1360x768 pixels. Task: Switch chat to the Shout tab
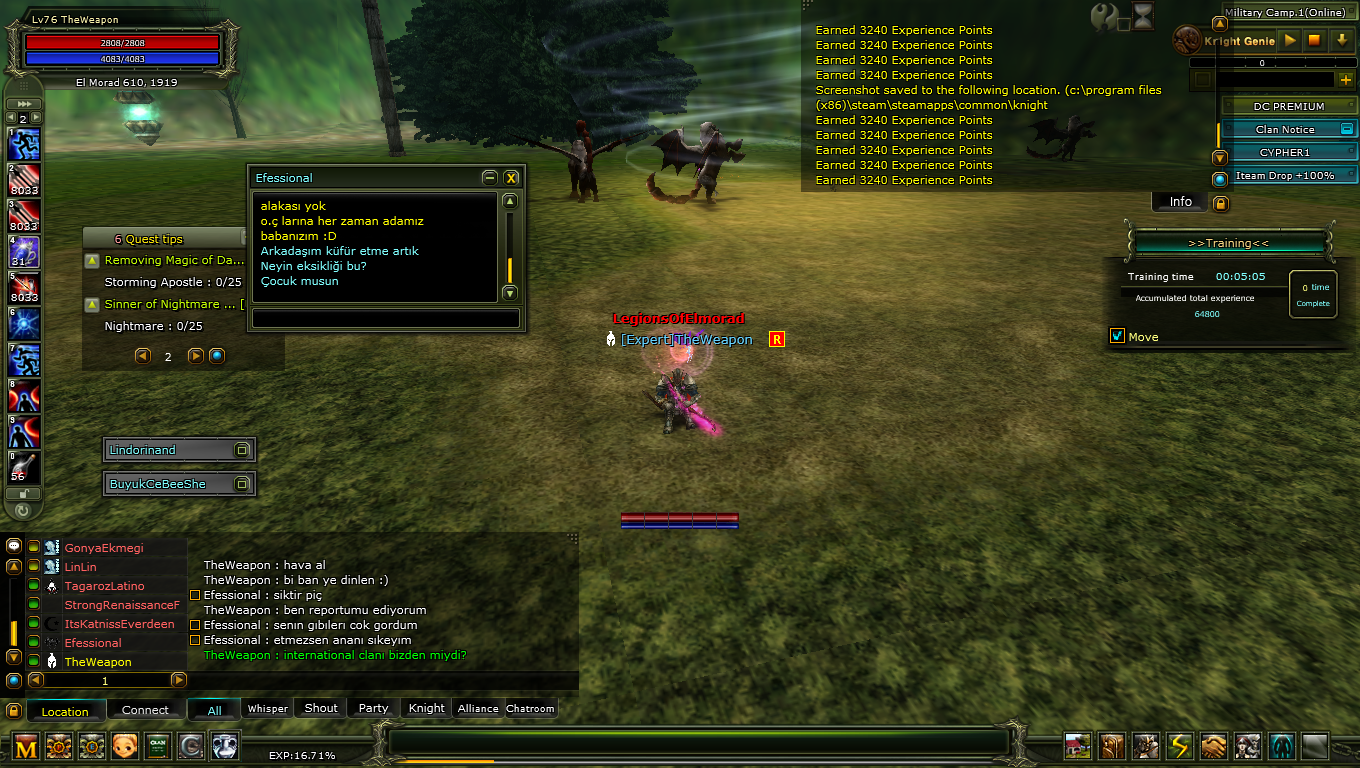(x=321, y=709)
